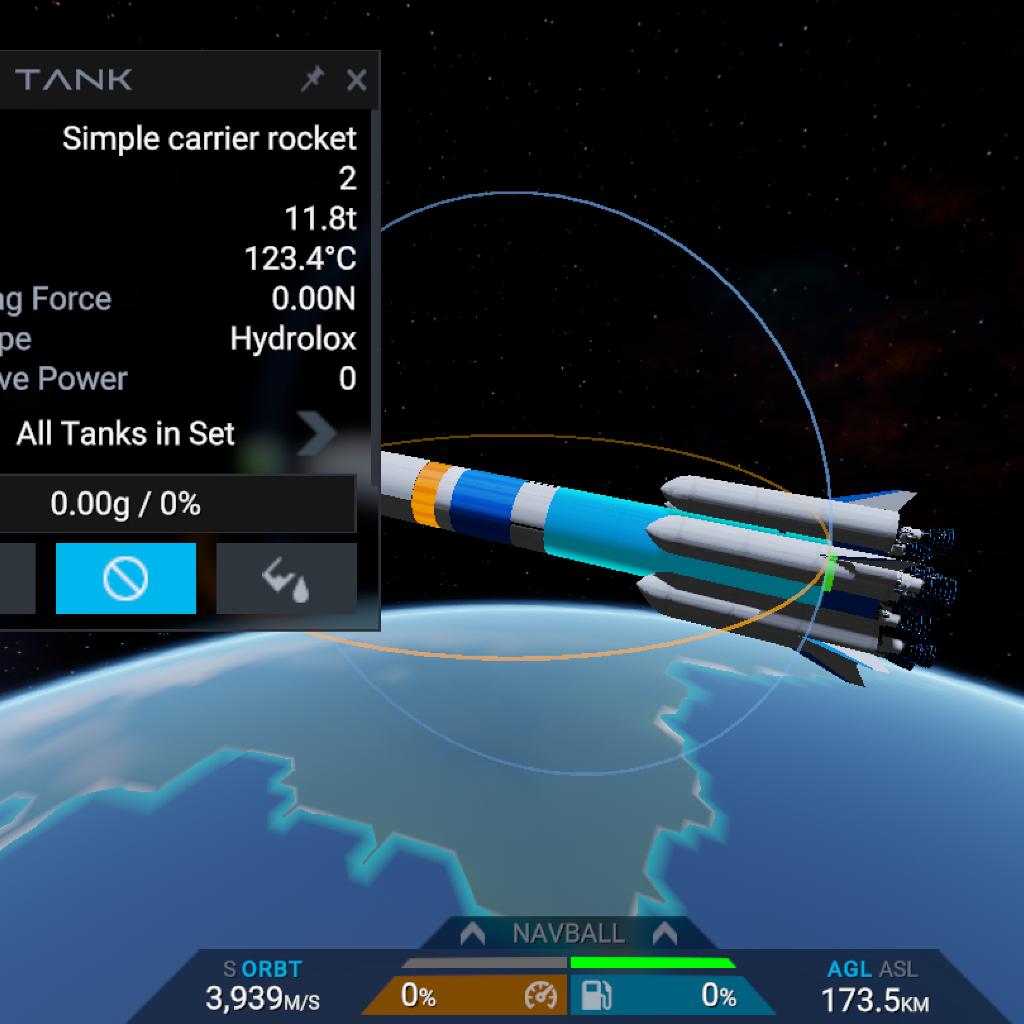This screenshot has width=1024, height=1024.
Task: Switch velocity mode to surface (S)
Action: point(230,969)
